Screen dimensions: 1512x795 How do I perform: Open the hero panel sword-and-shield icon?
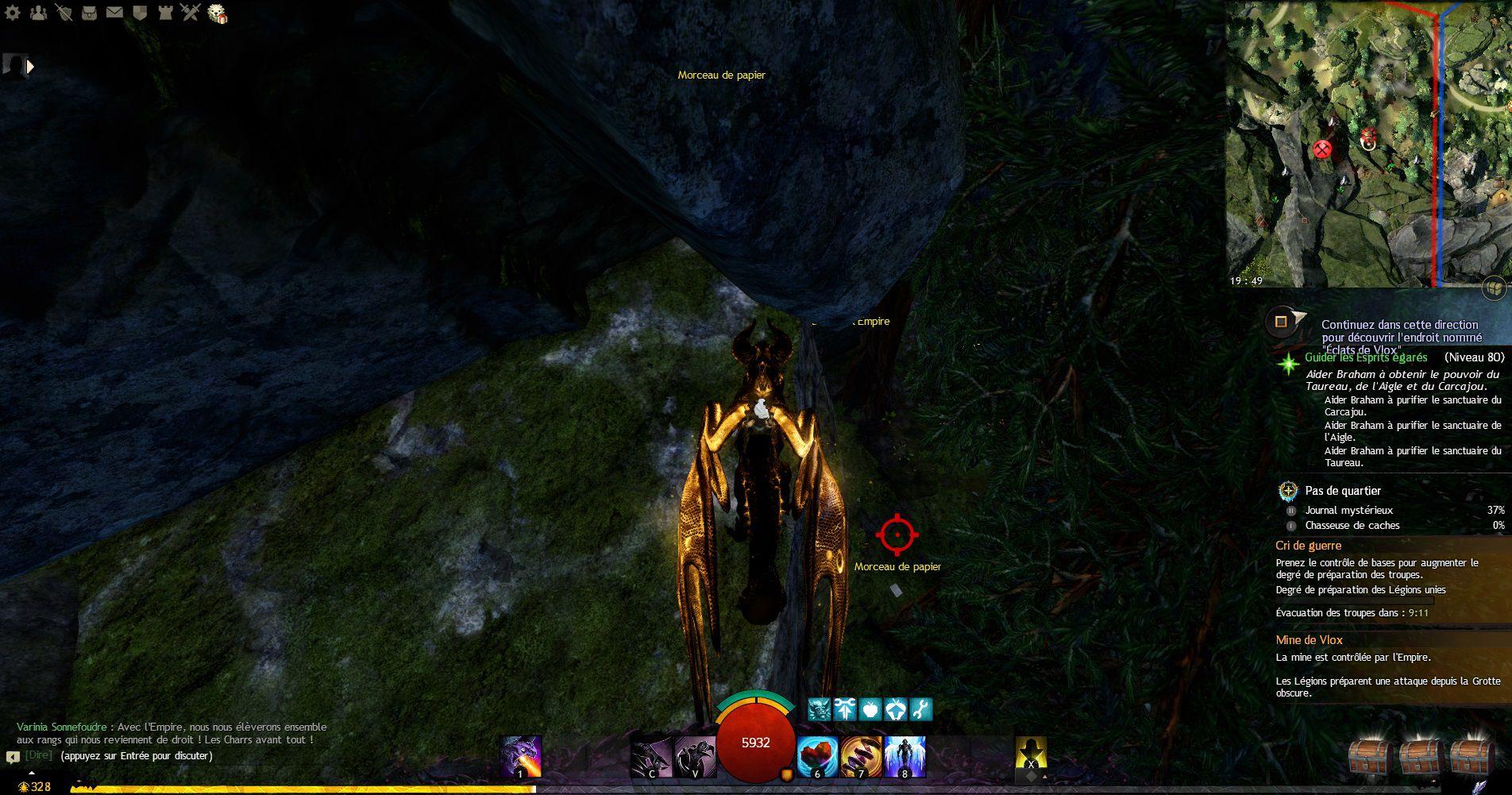(64, 13)
